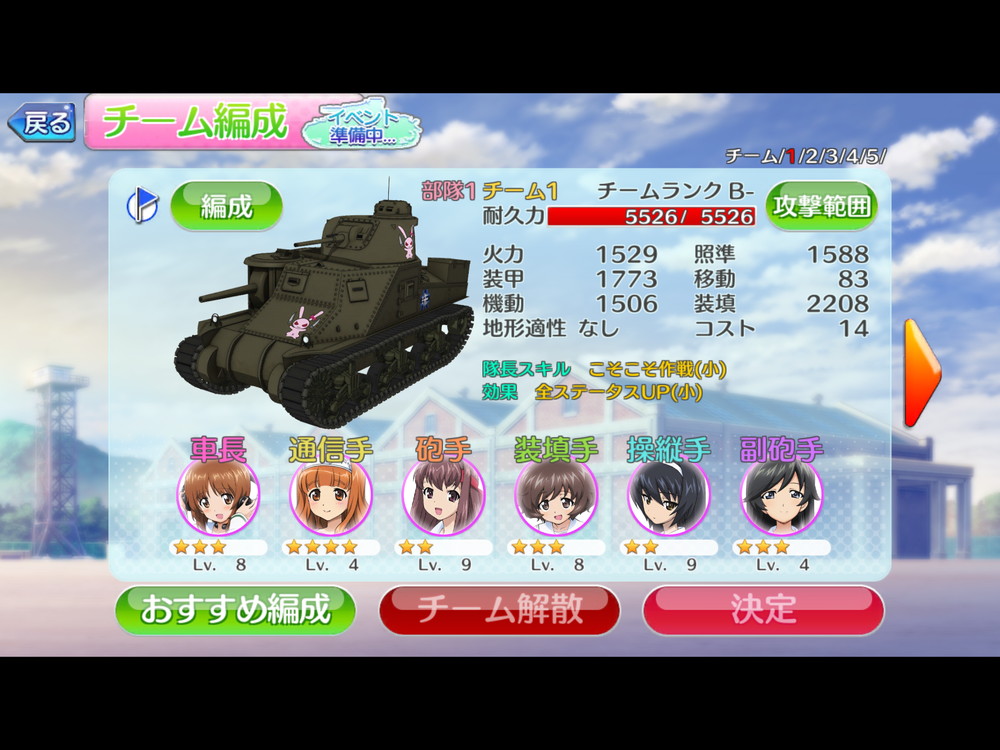Choose the 操縦手 driver portrait
Viewport: 1000px width, 750px height.
pos(668,497)
